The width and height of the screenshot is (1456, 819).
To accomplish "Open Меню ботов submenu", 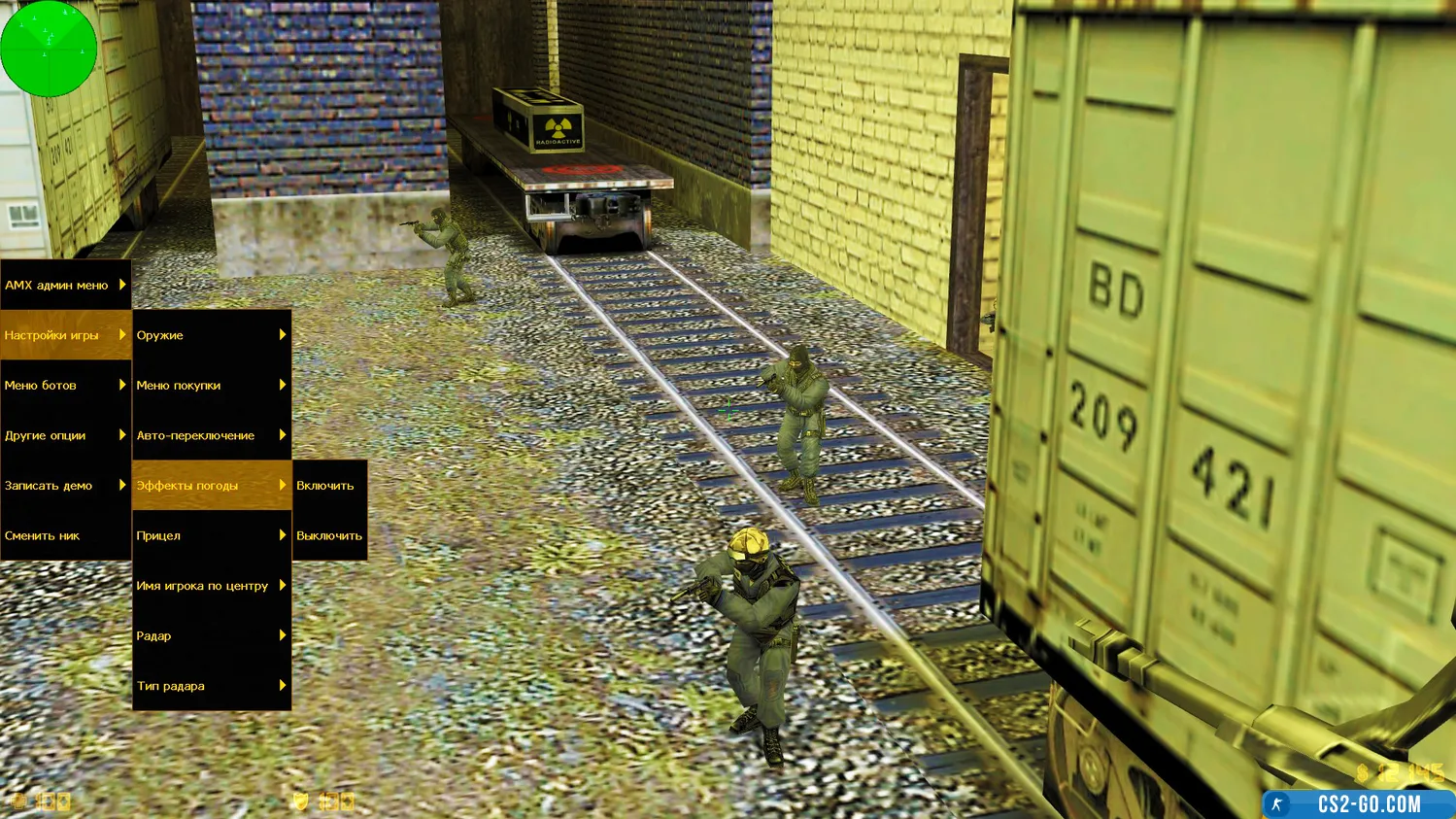I will 65,386.
